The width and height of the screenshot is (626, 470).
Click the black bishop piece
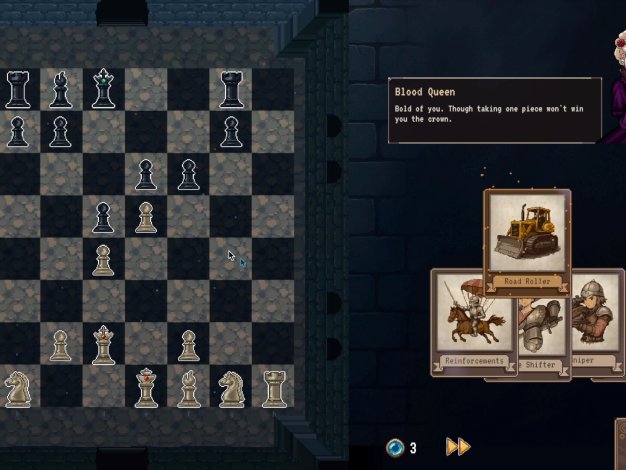tap(60, 90)
